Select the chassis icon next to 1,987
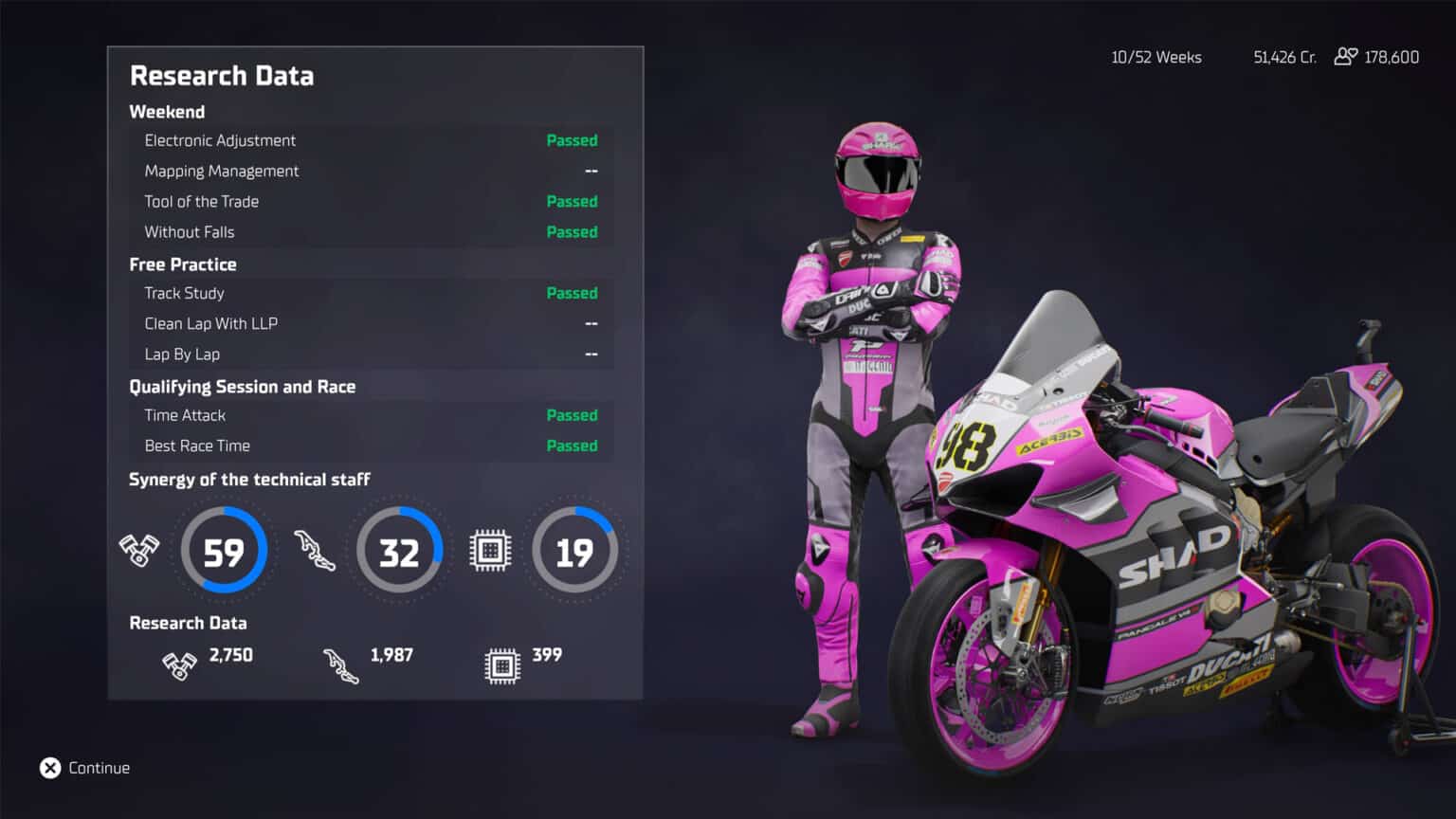 (x=343, y=664)
